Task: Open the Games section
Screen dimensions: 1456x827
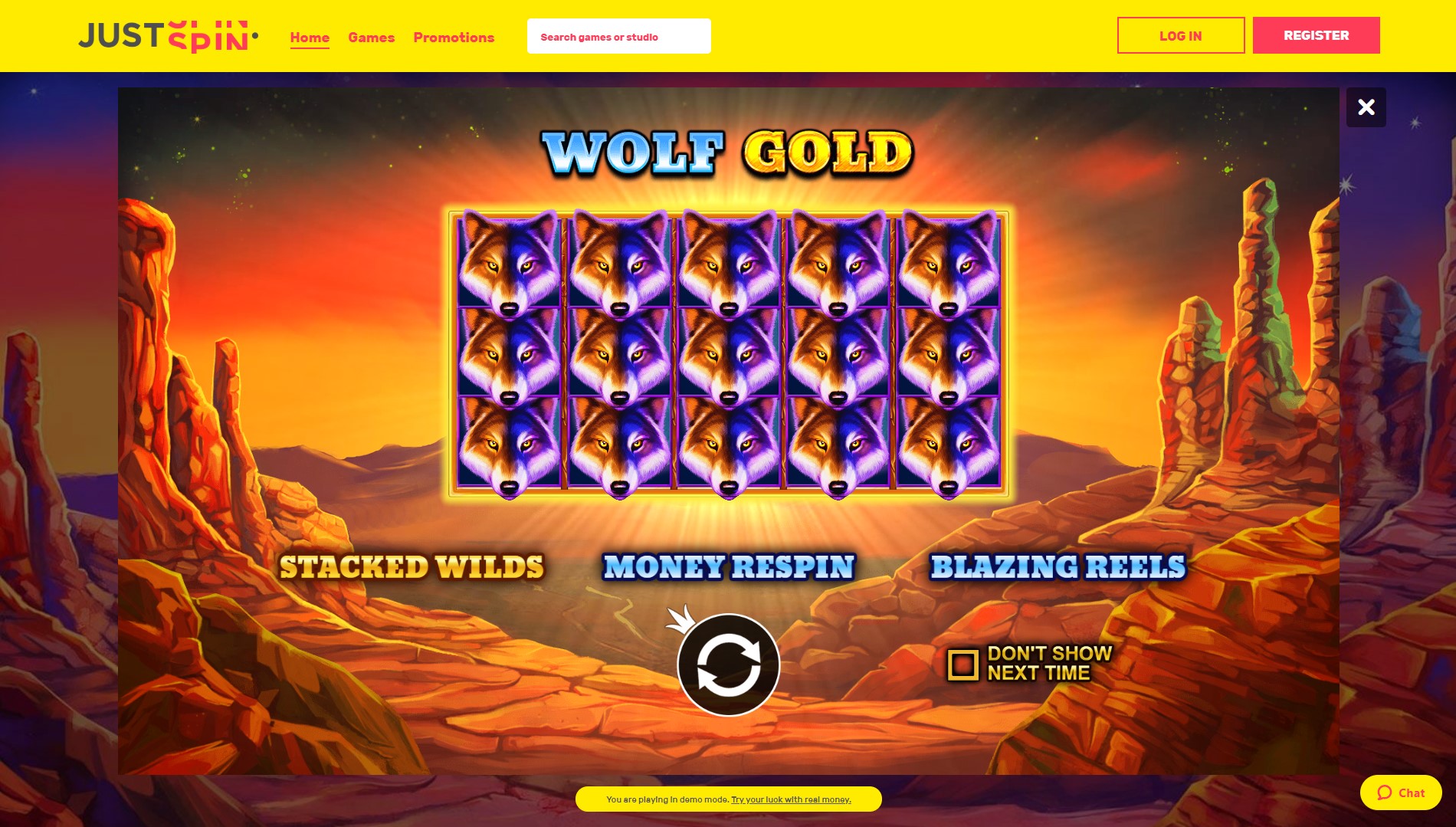Action: pyautogui.click(x=371, y=37)
